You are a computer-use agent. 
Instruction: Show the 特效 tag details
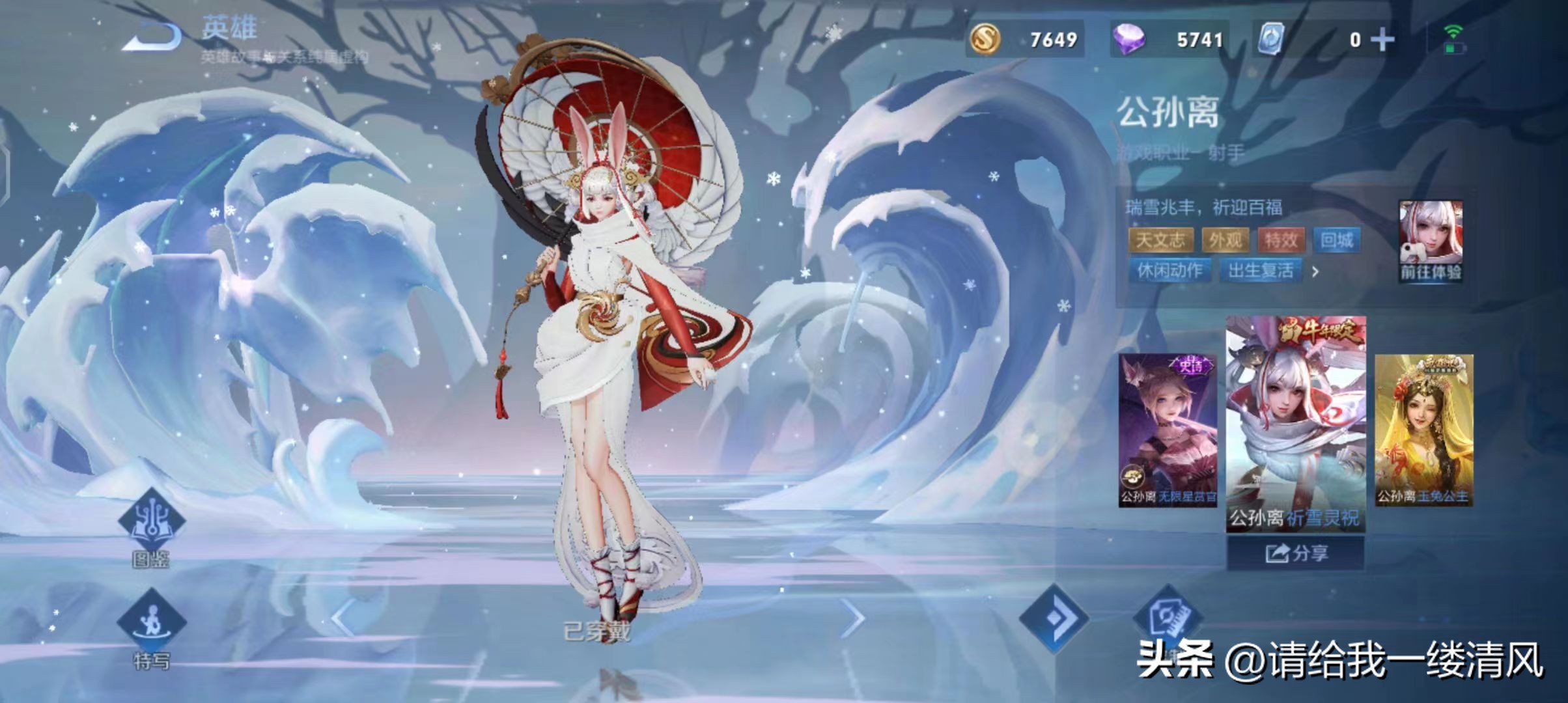pyautogui.click(x=1281, y=240)
